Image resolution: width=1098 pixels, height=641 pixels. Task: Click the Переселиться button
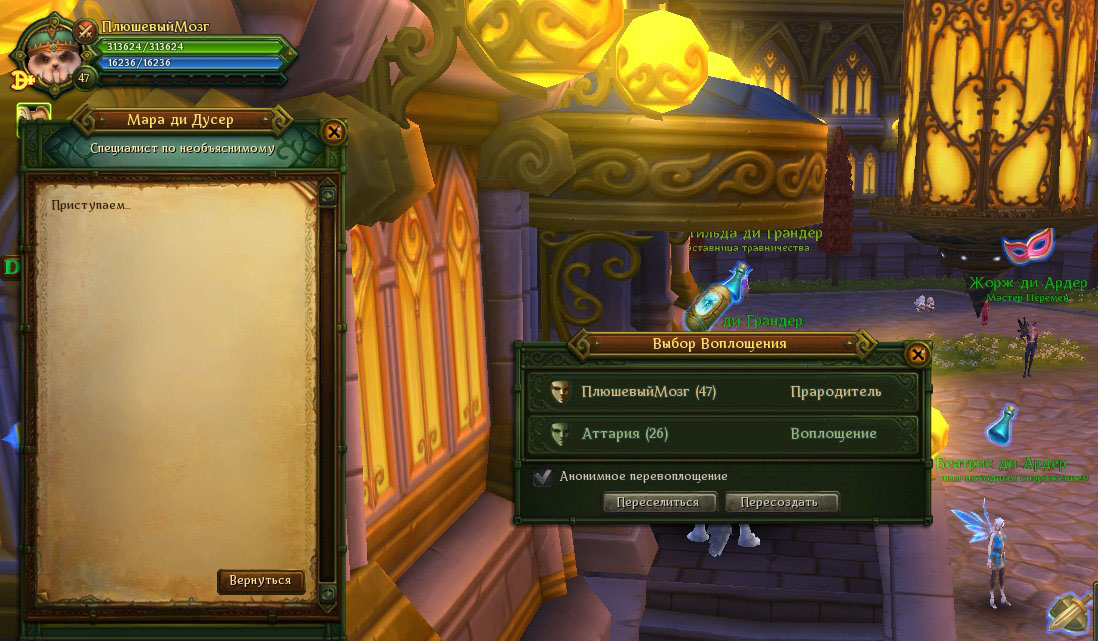(x=658, y=502)
